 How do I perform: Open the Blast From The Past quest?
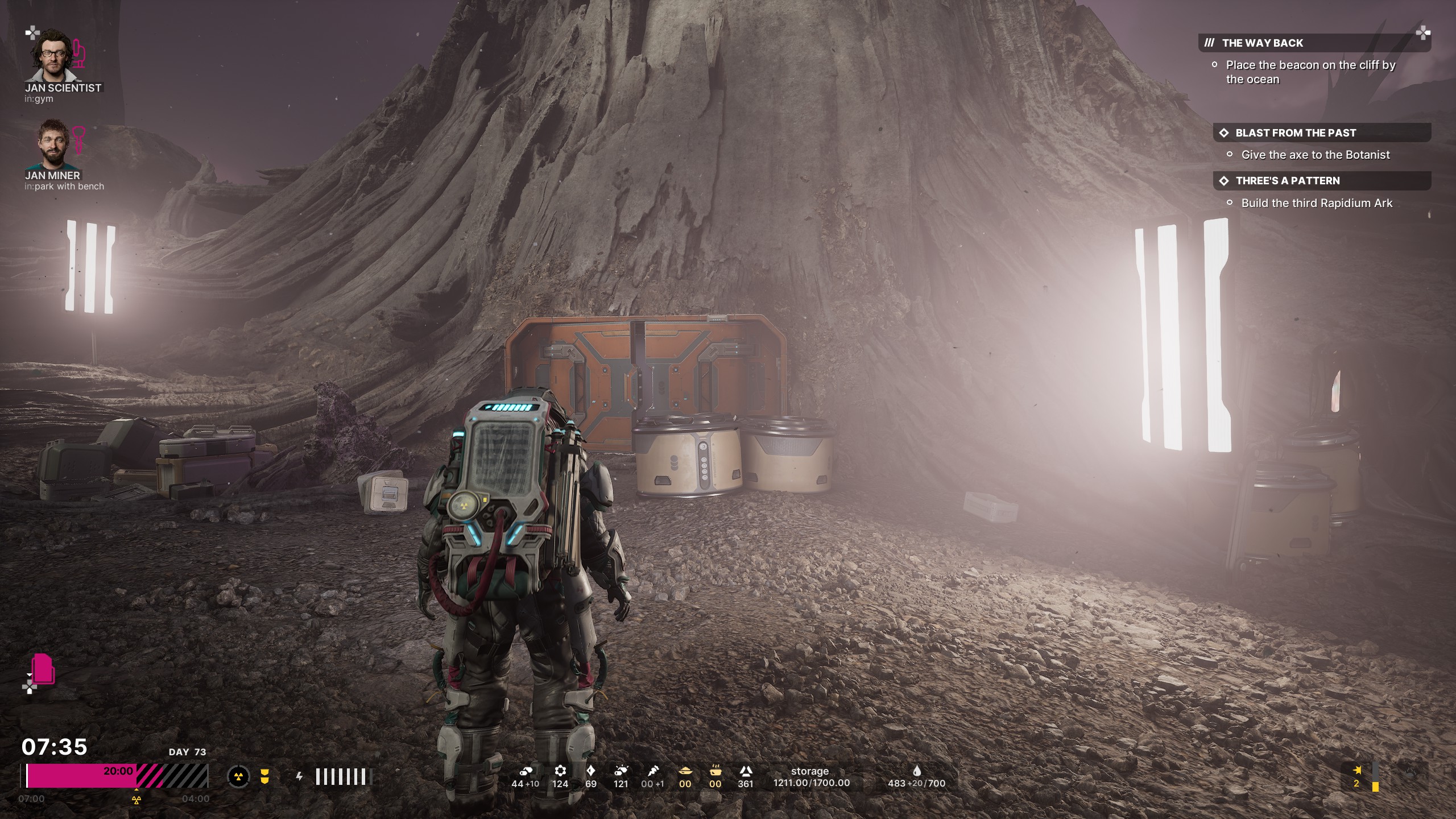[1295, 133]
